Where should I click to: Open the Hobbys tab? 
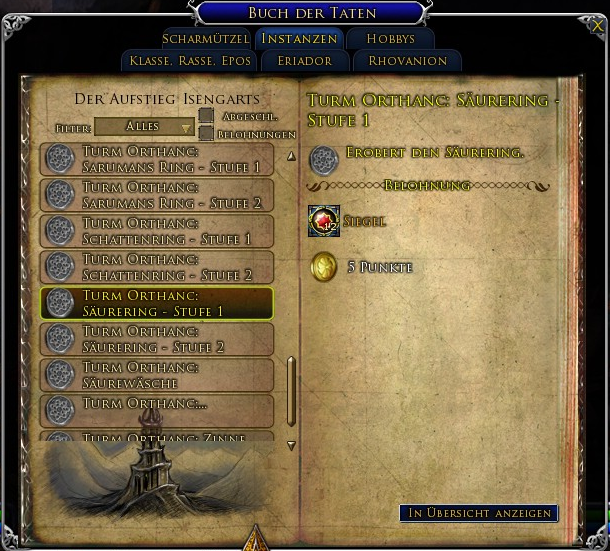[x=390, y=39]
